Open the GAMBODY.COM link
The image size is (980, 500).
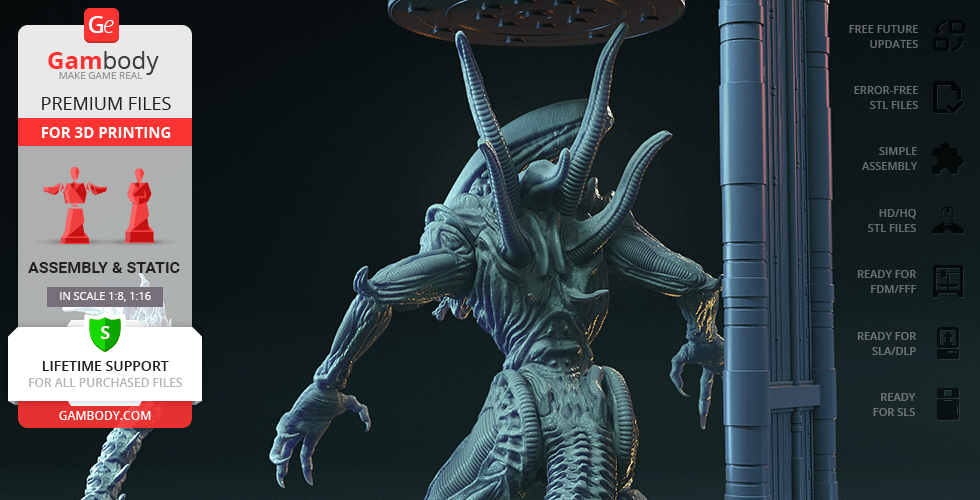(x=104, y=415)
